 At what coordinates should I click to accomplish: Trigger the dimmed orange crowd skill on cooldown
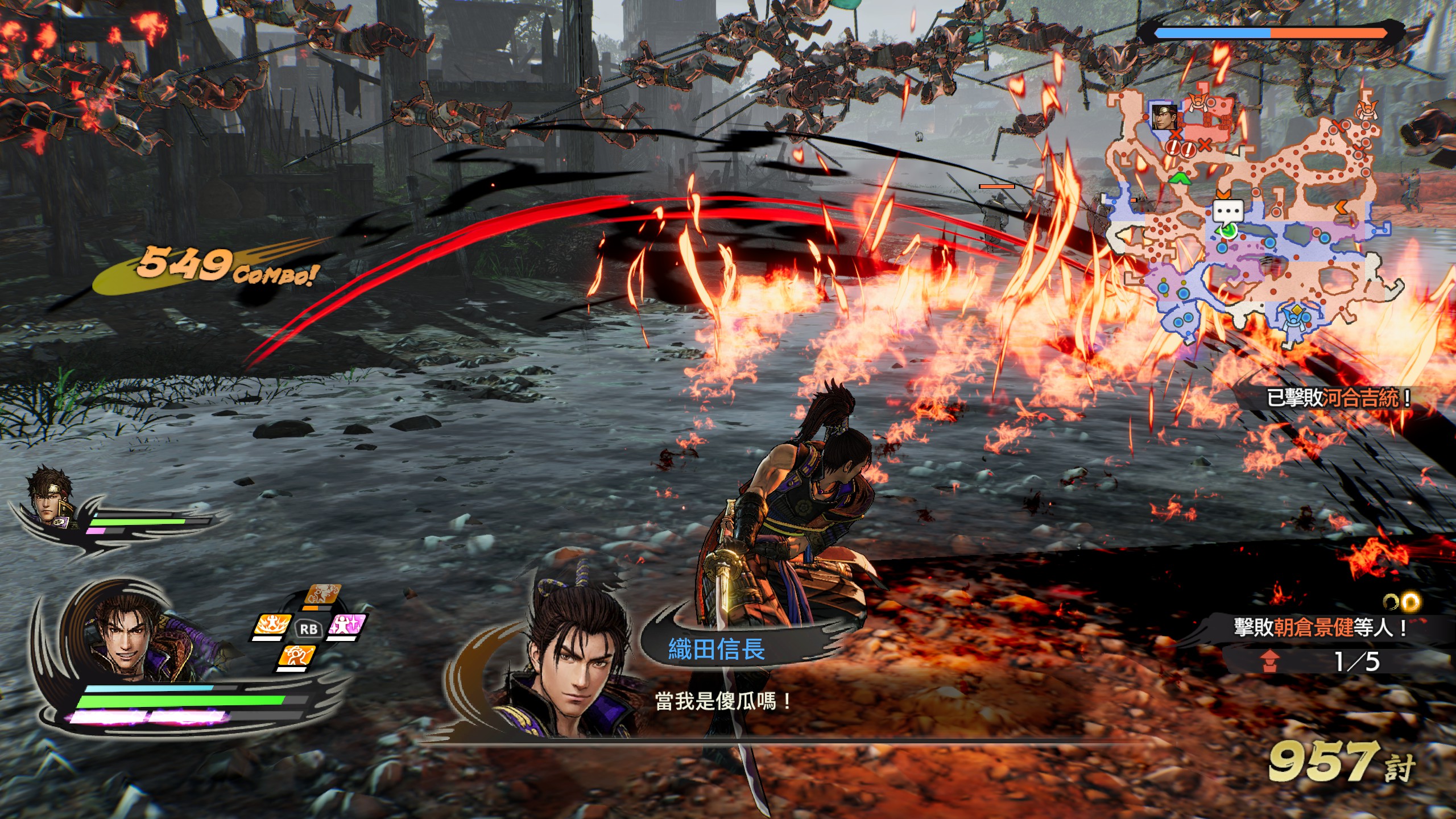pos(322,595)
